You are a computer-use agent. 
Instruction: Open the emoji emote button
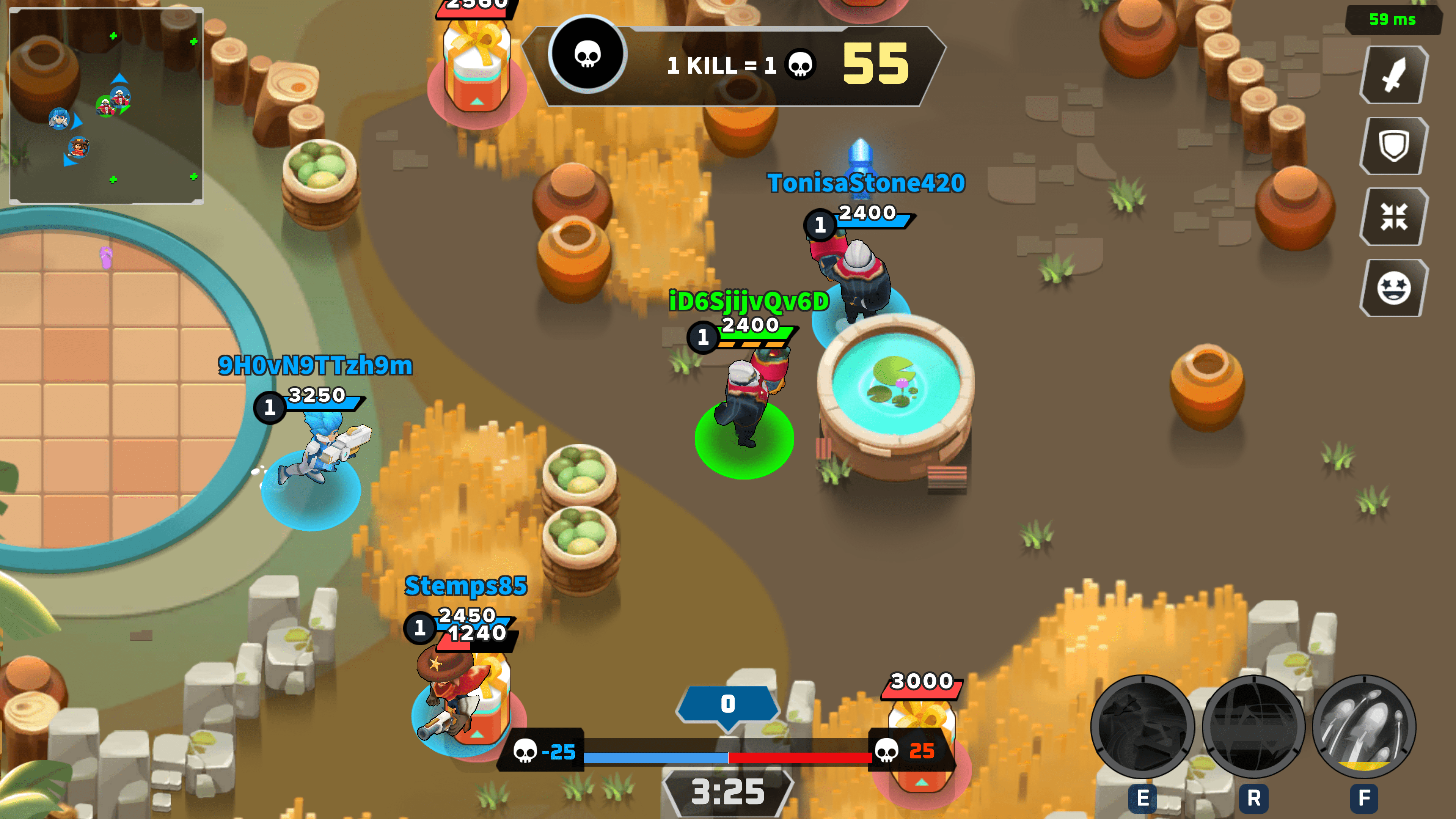1393,288
